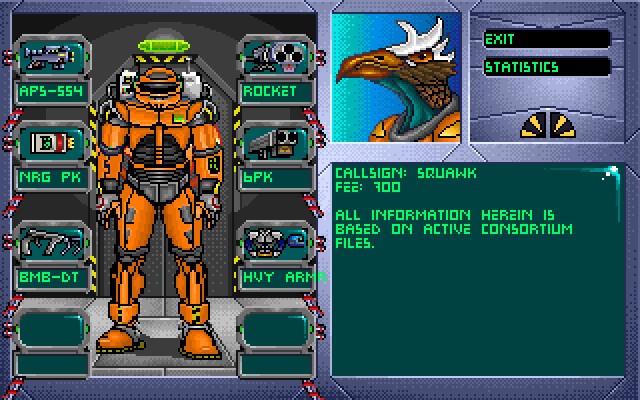
Task: Exit the mercenary profile screen
Action: pyautogui.click(x=546, y=39)
